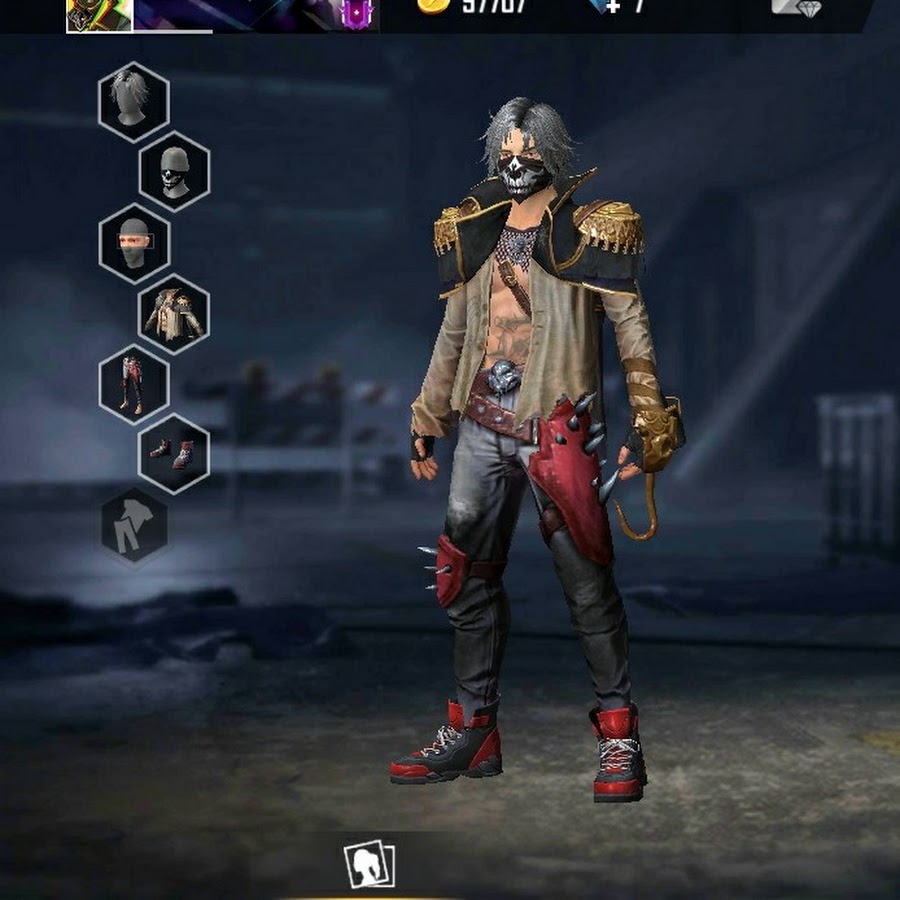
Task: Select the beige jacket top slot
Action: (174, 314)
